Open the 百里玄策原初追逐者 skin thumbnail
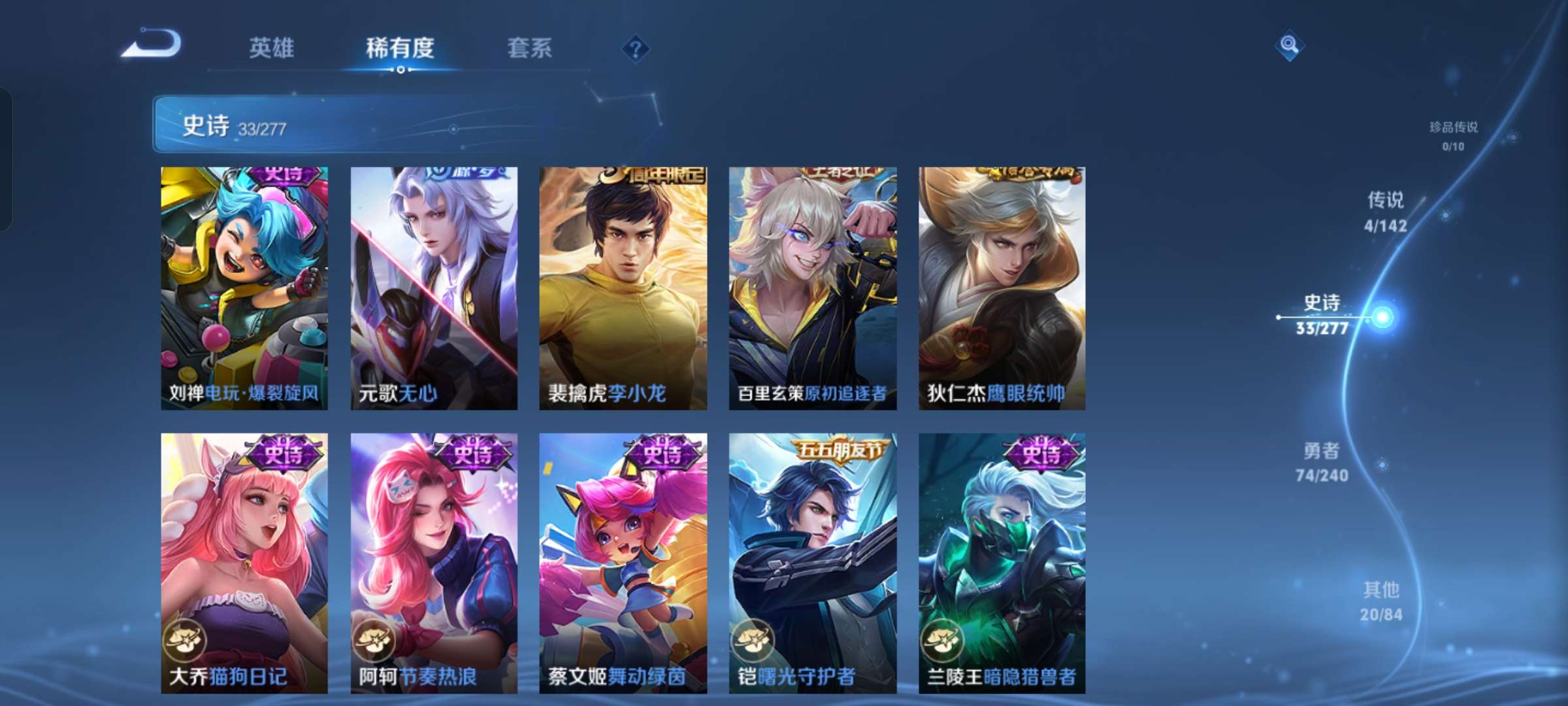Viewport: 1568px width, 706px height. coord(815,288)
